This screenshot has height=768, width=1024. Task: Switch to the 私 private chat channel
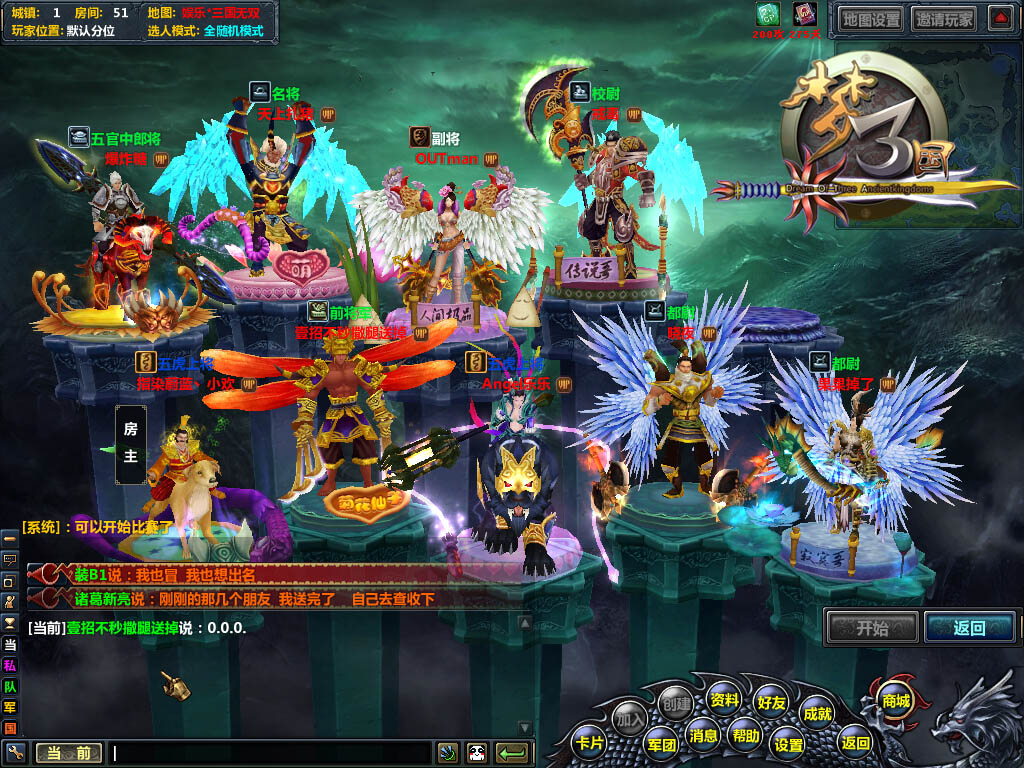(x=10, y=666)
